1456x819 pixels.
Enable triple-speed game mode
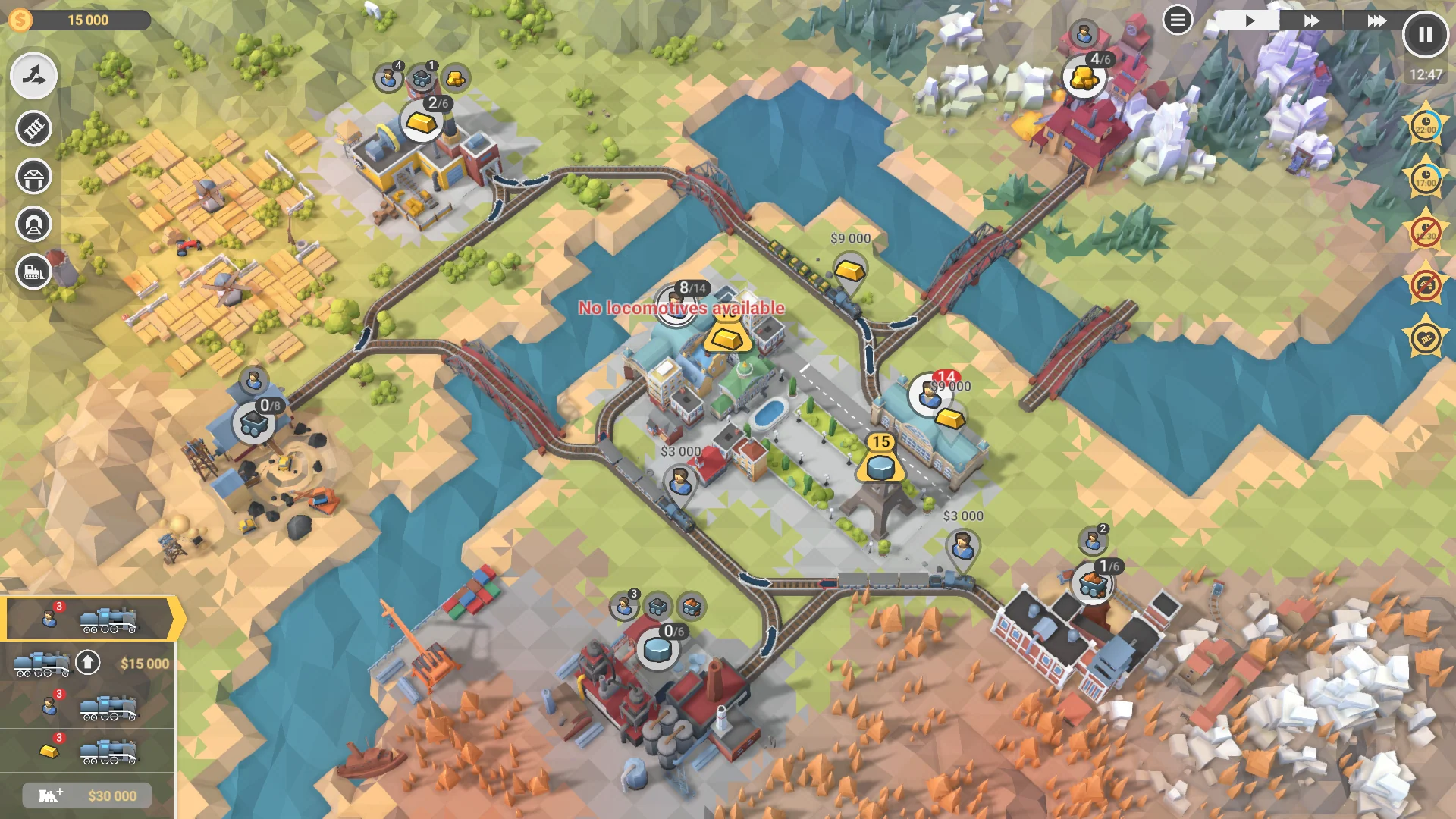(x=1378, y=19)
